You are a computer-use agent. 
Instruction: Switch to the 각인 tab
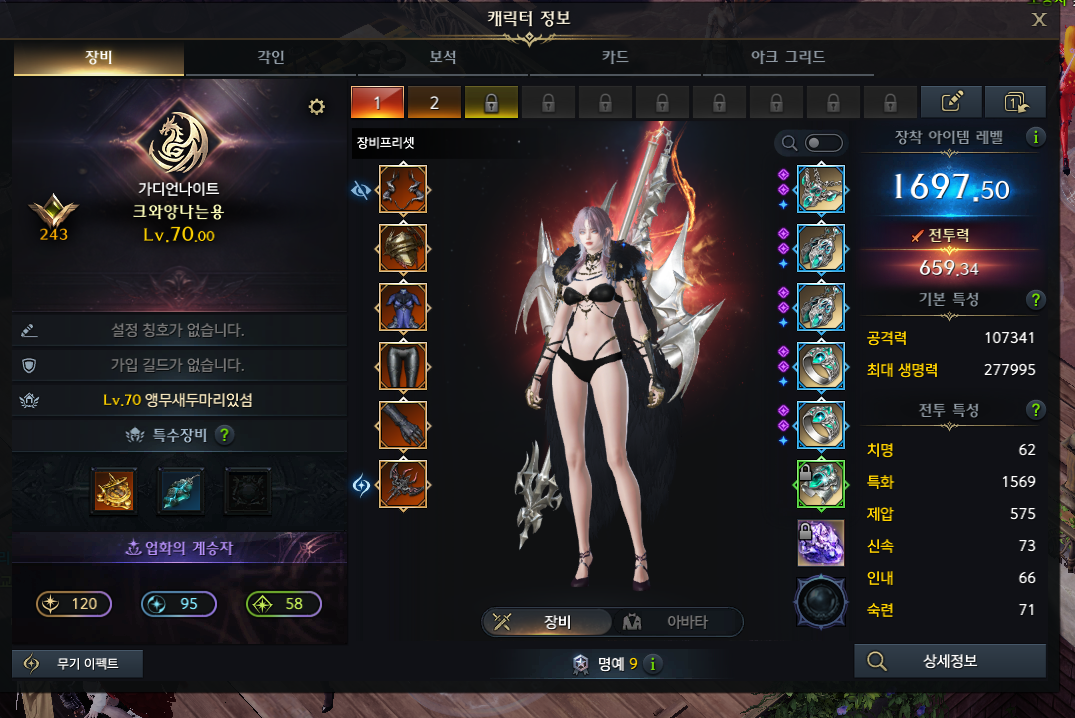(x=271, y=57)
